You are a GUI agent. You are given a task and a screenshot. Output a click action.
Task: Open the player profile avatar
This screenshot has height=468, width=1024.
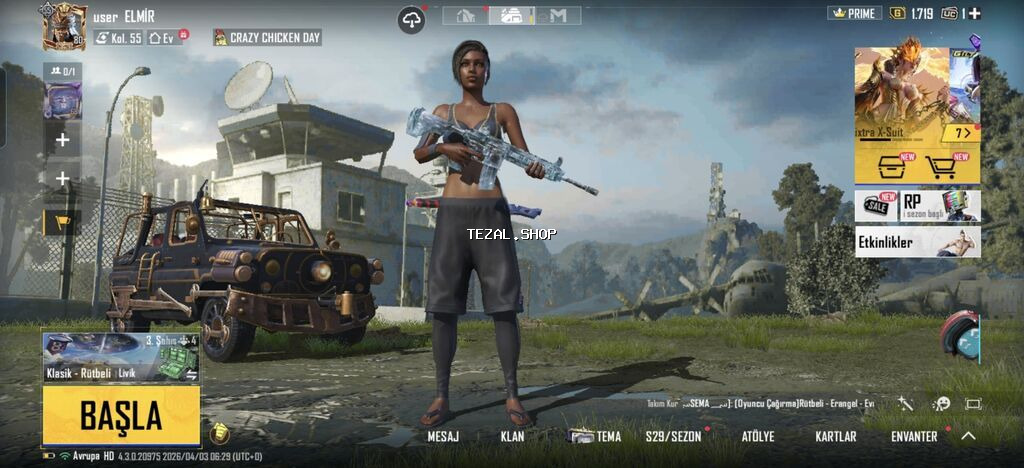click(x=65, y=25)
